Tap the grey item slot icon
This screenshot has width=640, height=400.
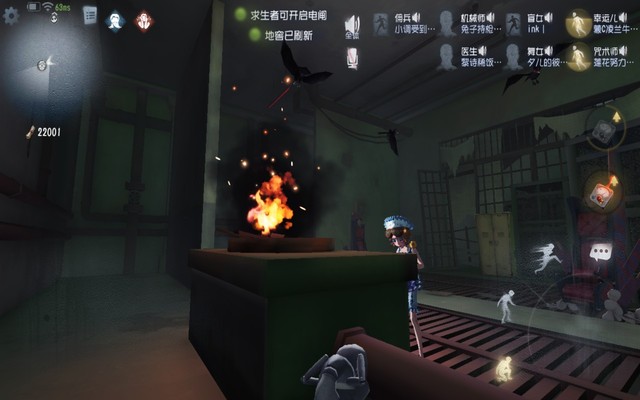click(x=601, y=129)
